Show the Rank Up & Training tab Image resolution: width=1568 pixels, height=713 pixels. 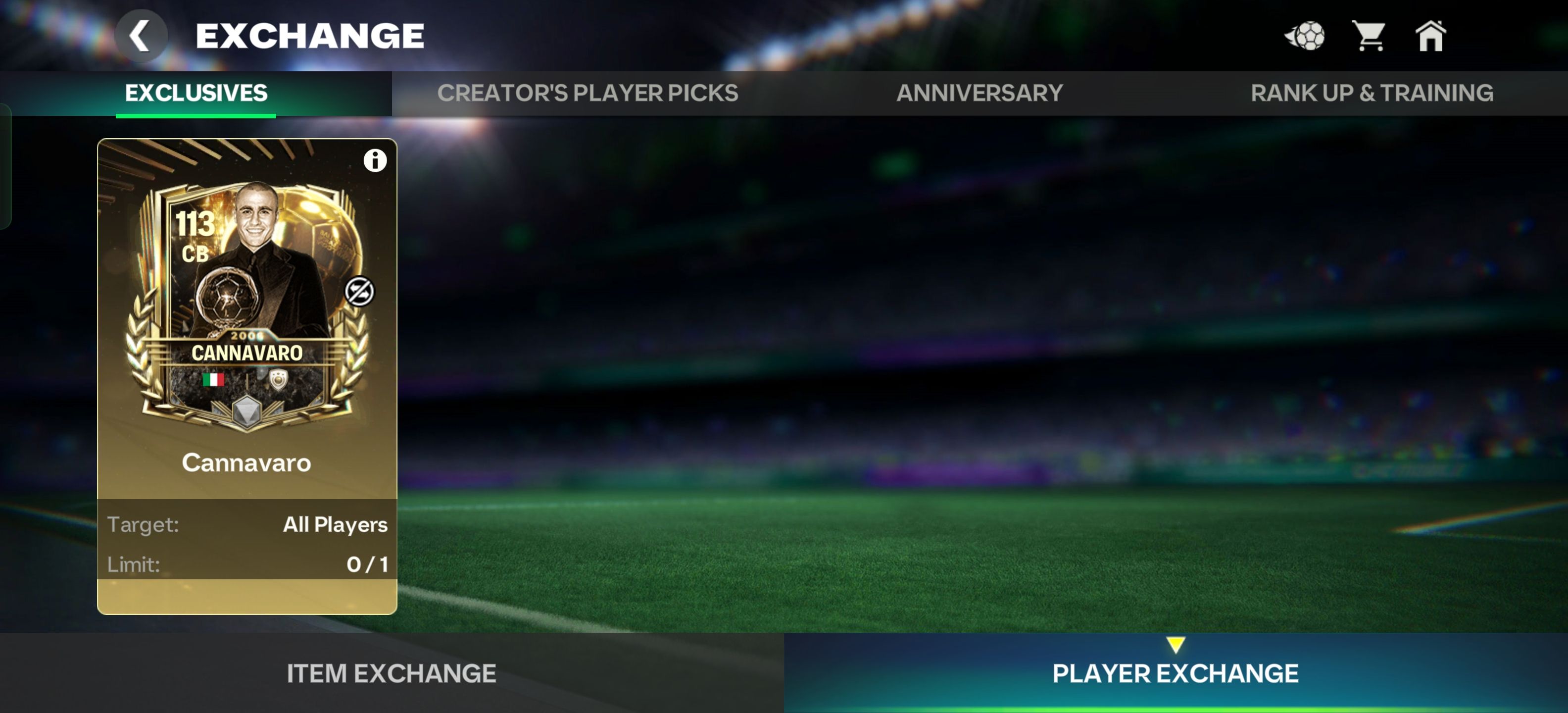point(1372,93)
